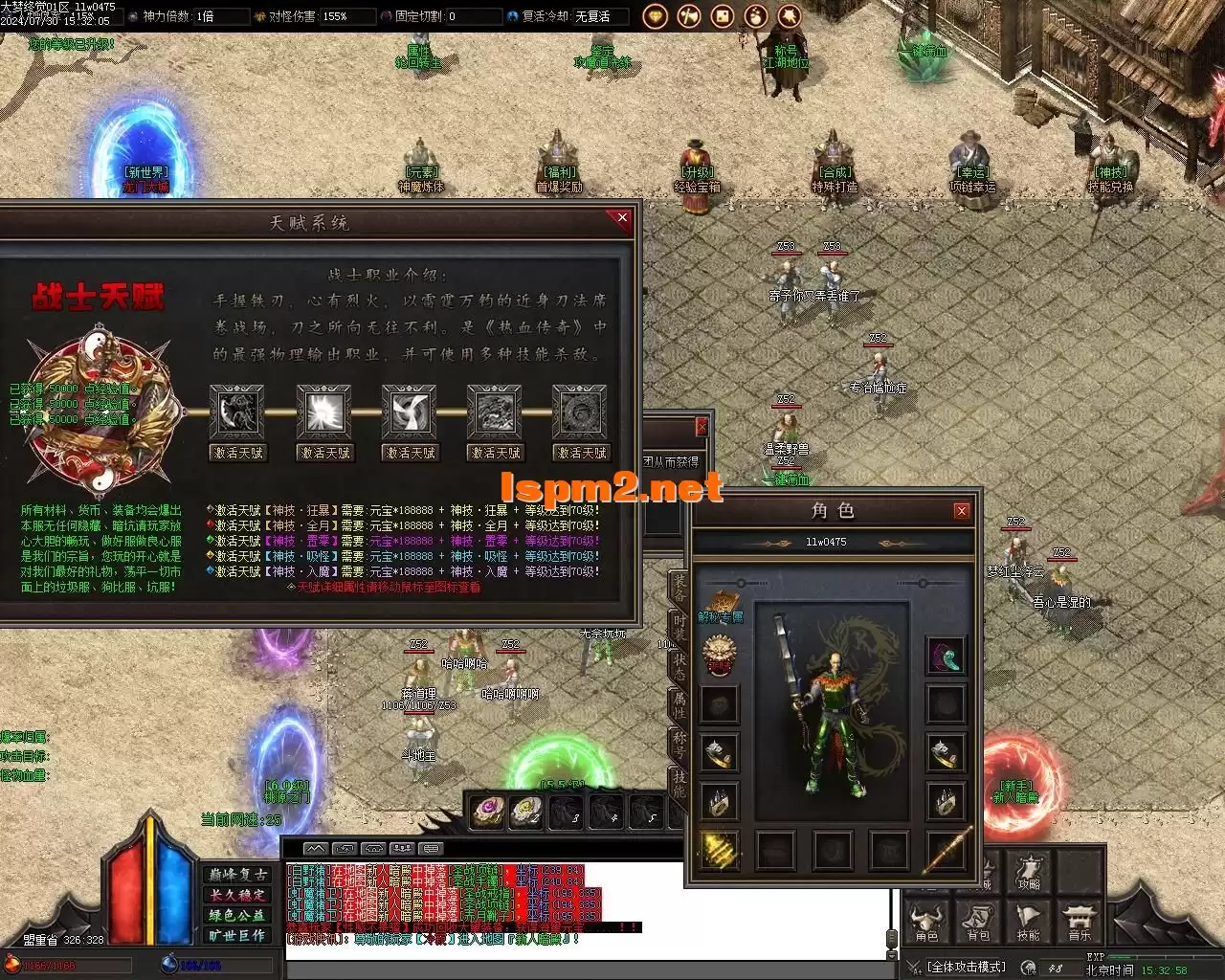Click the 解秘专属 book icon

[721, 607]
